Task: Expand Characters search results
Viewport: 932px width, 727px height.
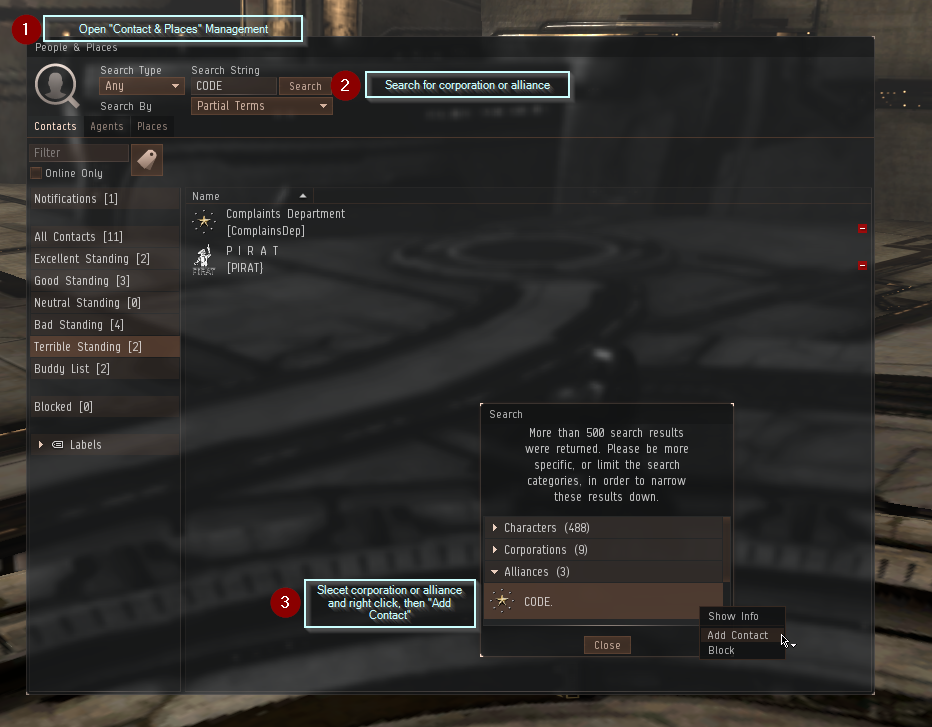Action: click(494, 528)
